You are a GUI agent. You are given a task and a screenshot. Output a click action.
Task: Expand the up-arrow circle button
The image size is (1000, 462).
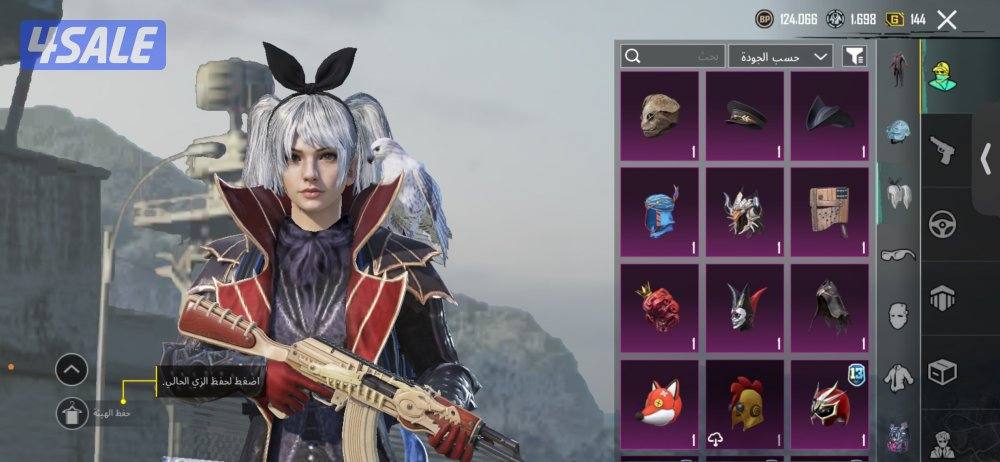coord(71,371)
